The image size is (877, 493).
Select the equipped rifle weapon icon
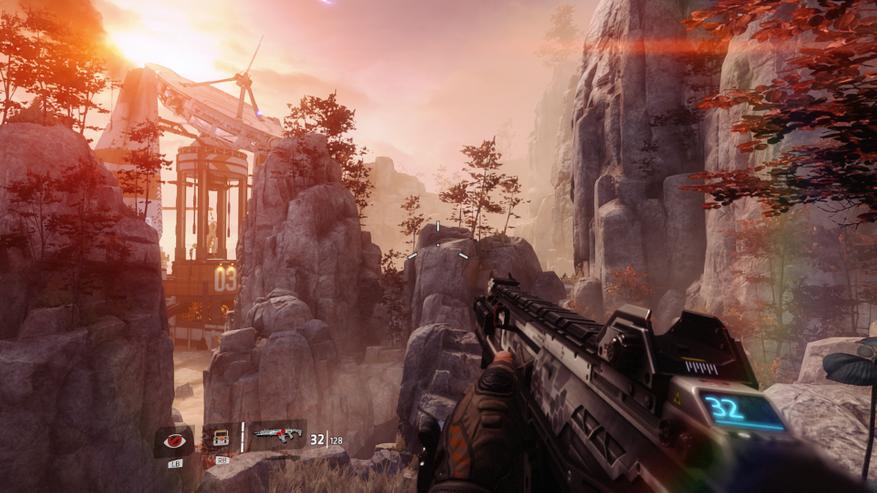click(277, 435)
